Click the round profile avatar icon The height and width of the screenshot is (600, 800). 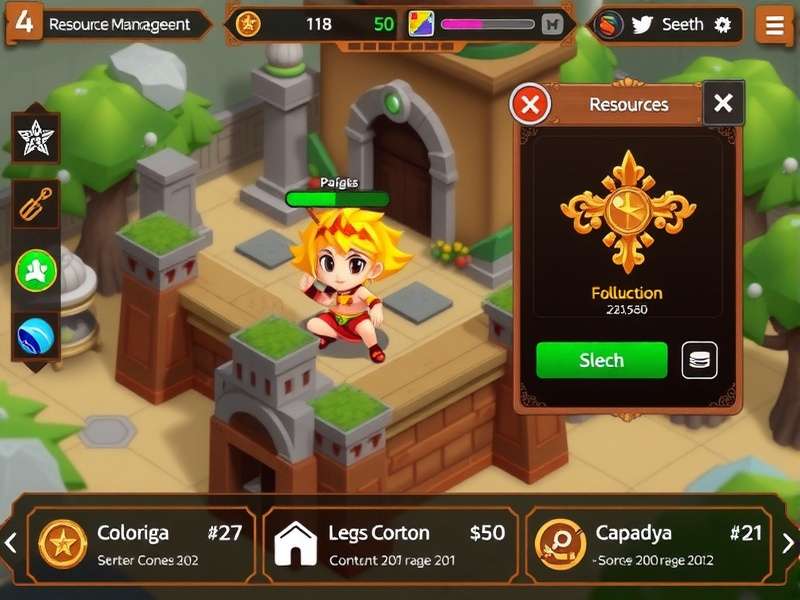(x=609, y=25)
